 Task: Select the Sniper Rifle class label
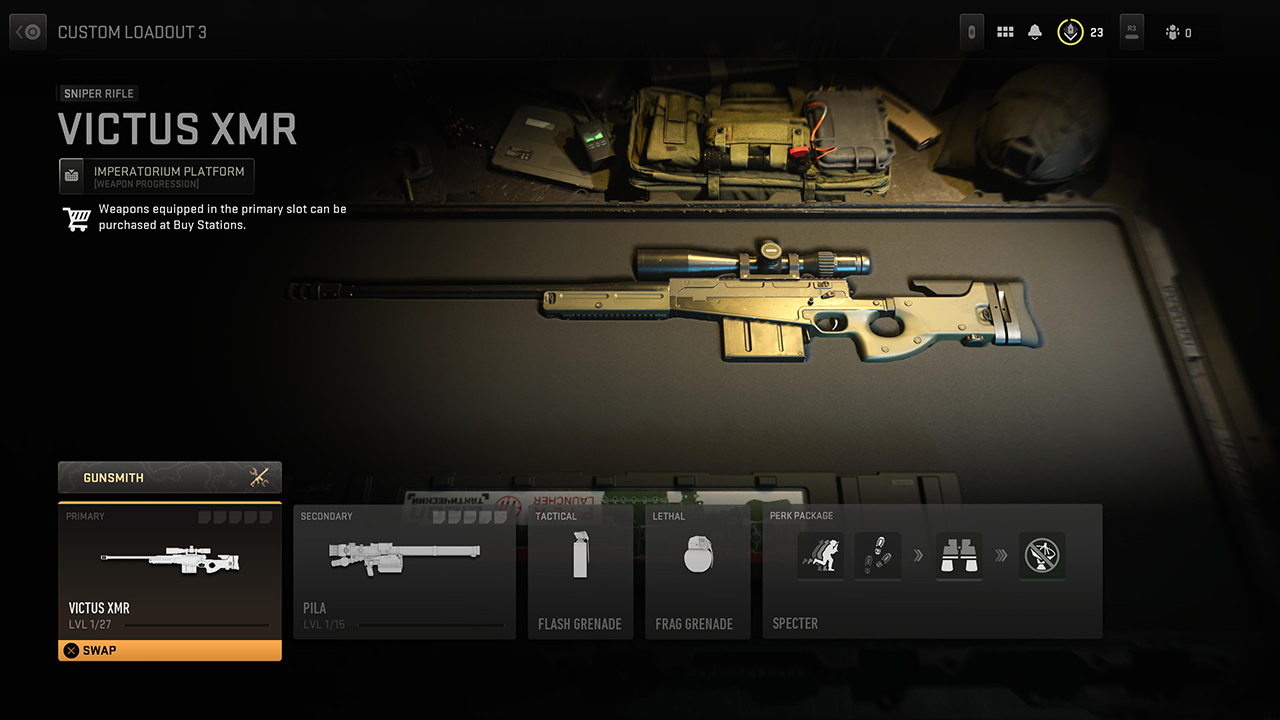coord(97,93)
